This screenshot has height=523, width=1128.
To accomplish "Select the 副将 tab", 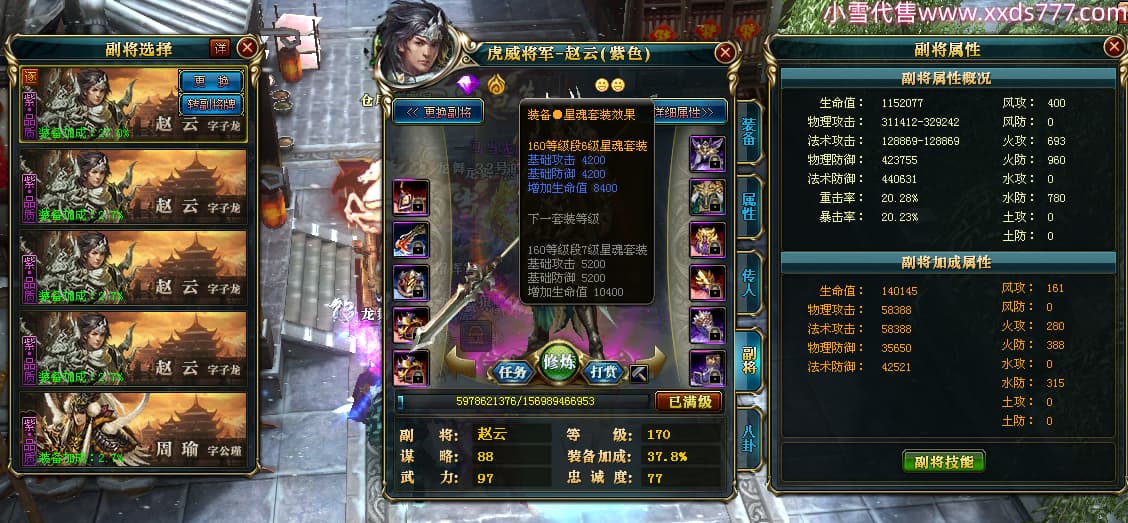I will (749, 358).
